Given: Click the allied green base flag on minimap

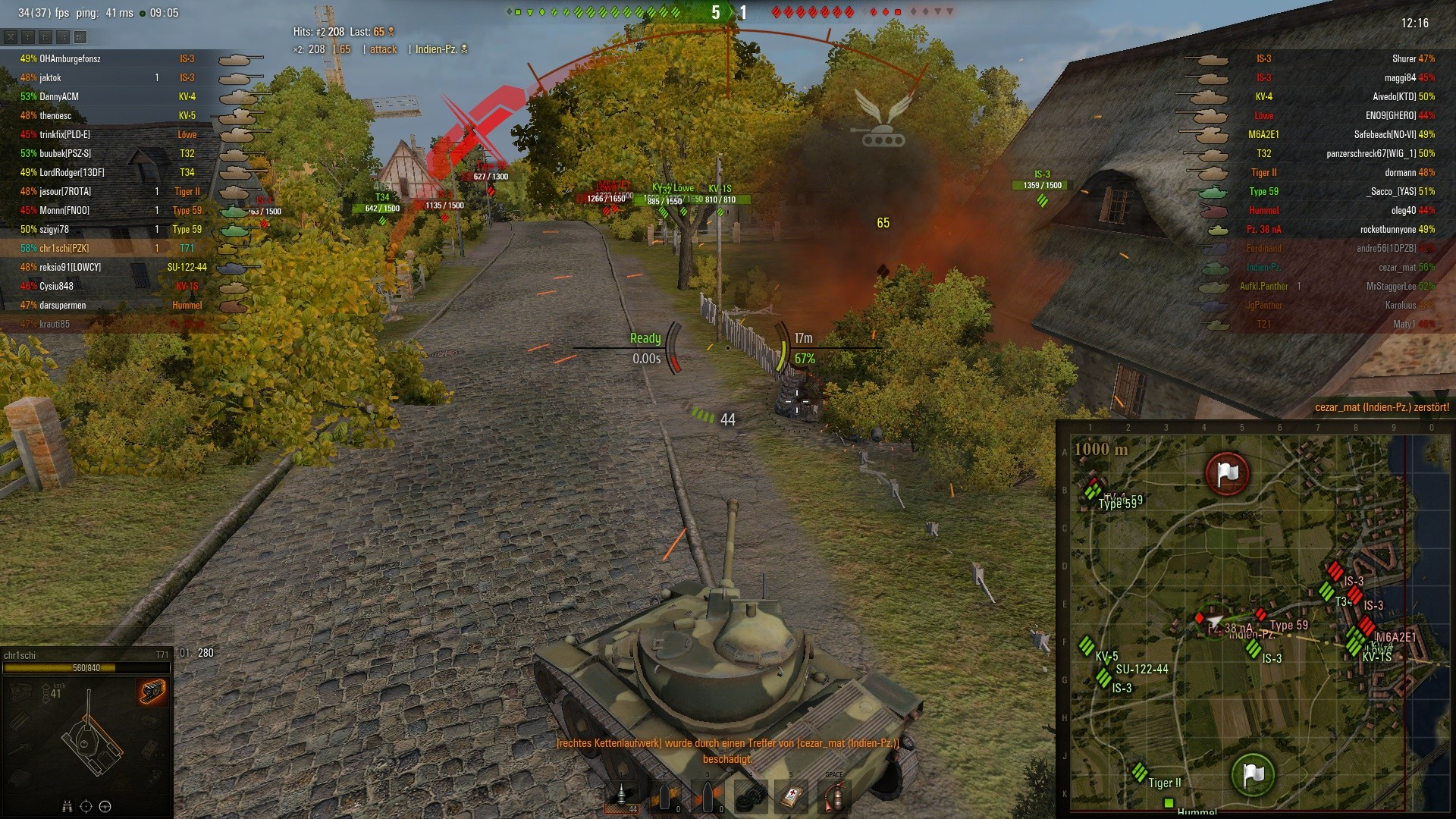Looking at the screenshot, I should tap(1253, 774).
